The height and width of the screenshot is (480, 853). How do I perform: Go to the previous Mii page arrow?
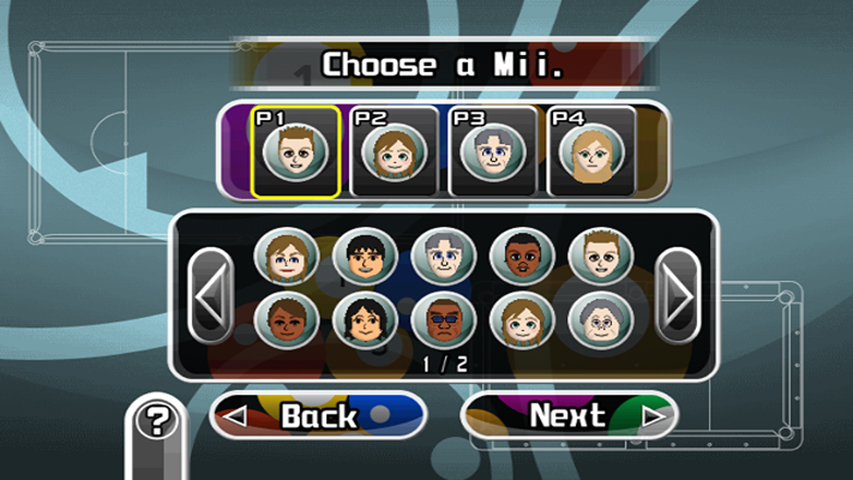(211, 294)
